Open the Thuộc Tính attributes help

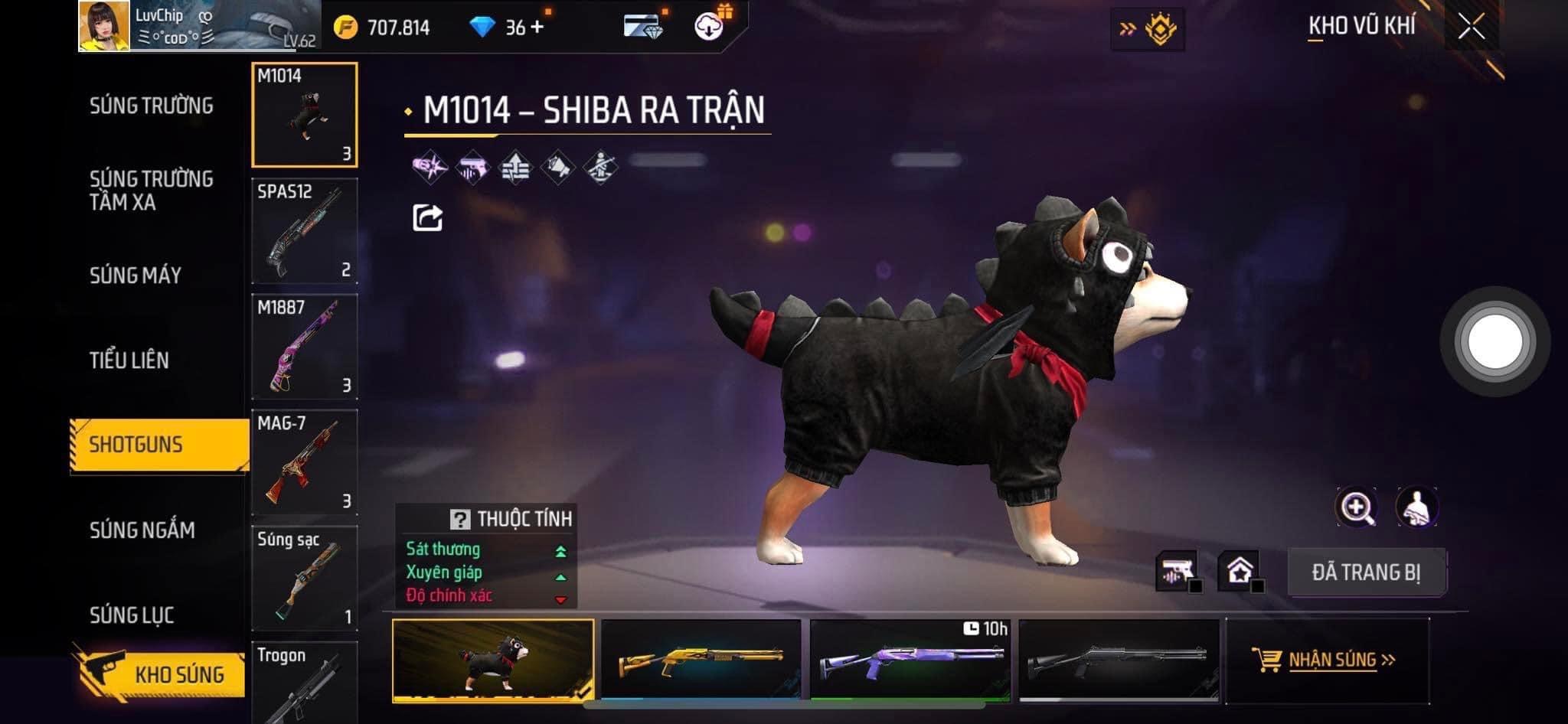(x=459, y=520)
